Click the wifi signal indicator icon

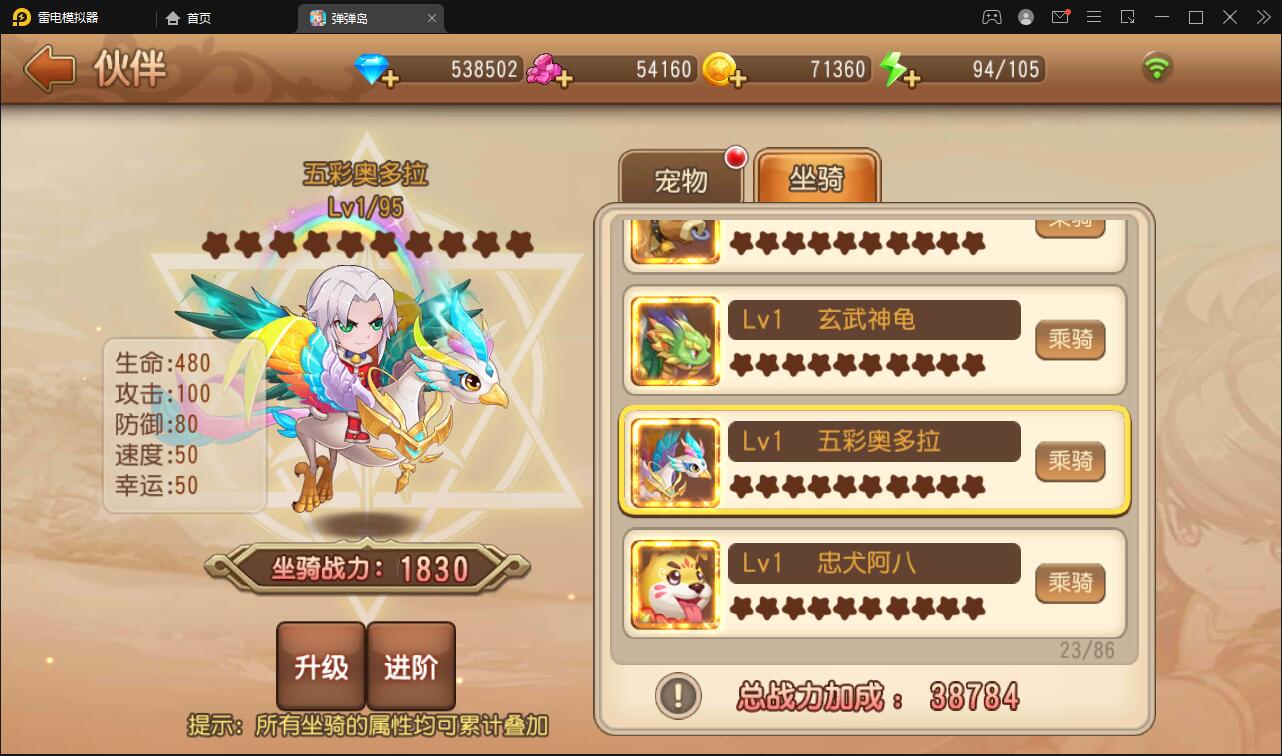tap(1157, 68)
